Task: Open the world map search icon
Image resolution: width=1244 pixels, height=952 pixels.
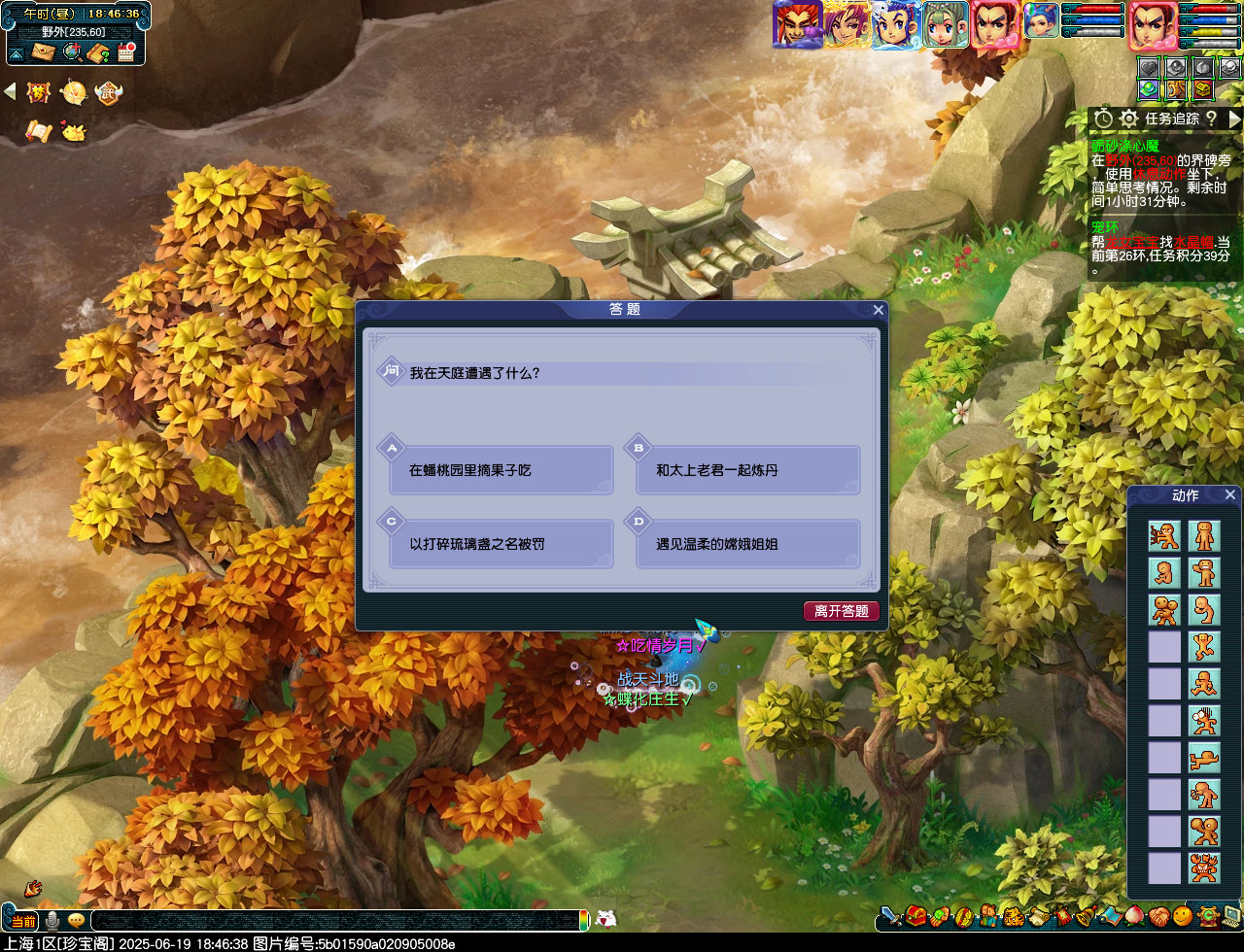Action: click(x=72, y=51)
